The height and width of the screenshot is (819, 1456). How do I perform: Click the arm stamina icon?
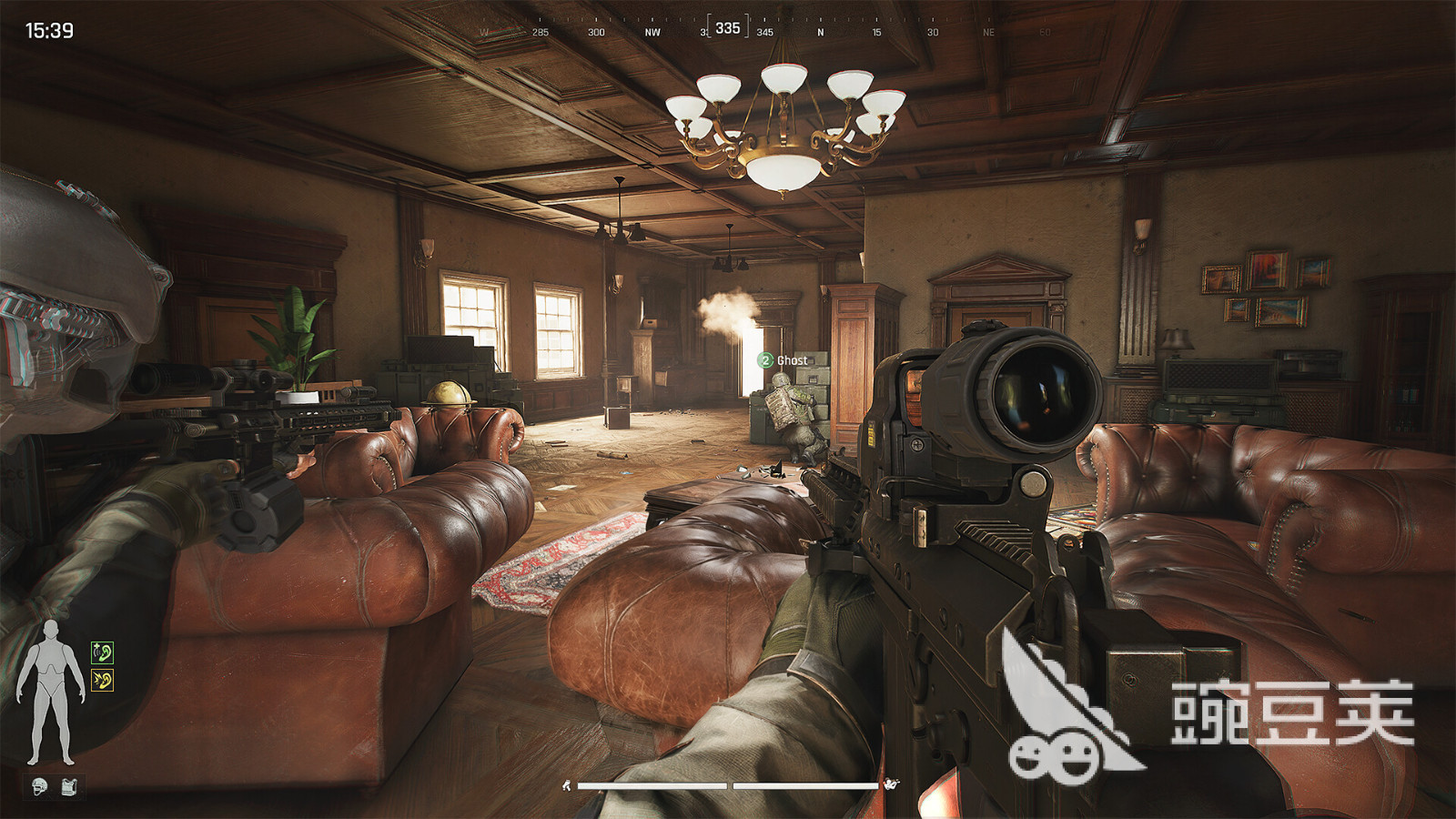(892, 784)
